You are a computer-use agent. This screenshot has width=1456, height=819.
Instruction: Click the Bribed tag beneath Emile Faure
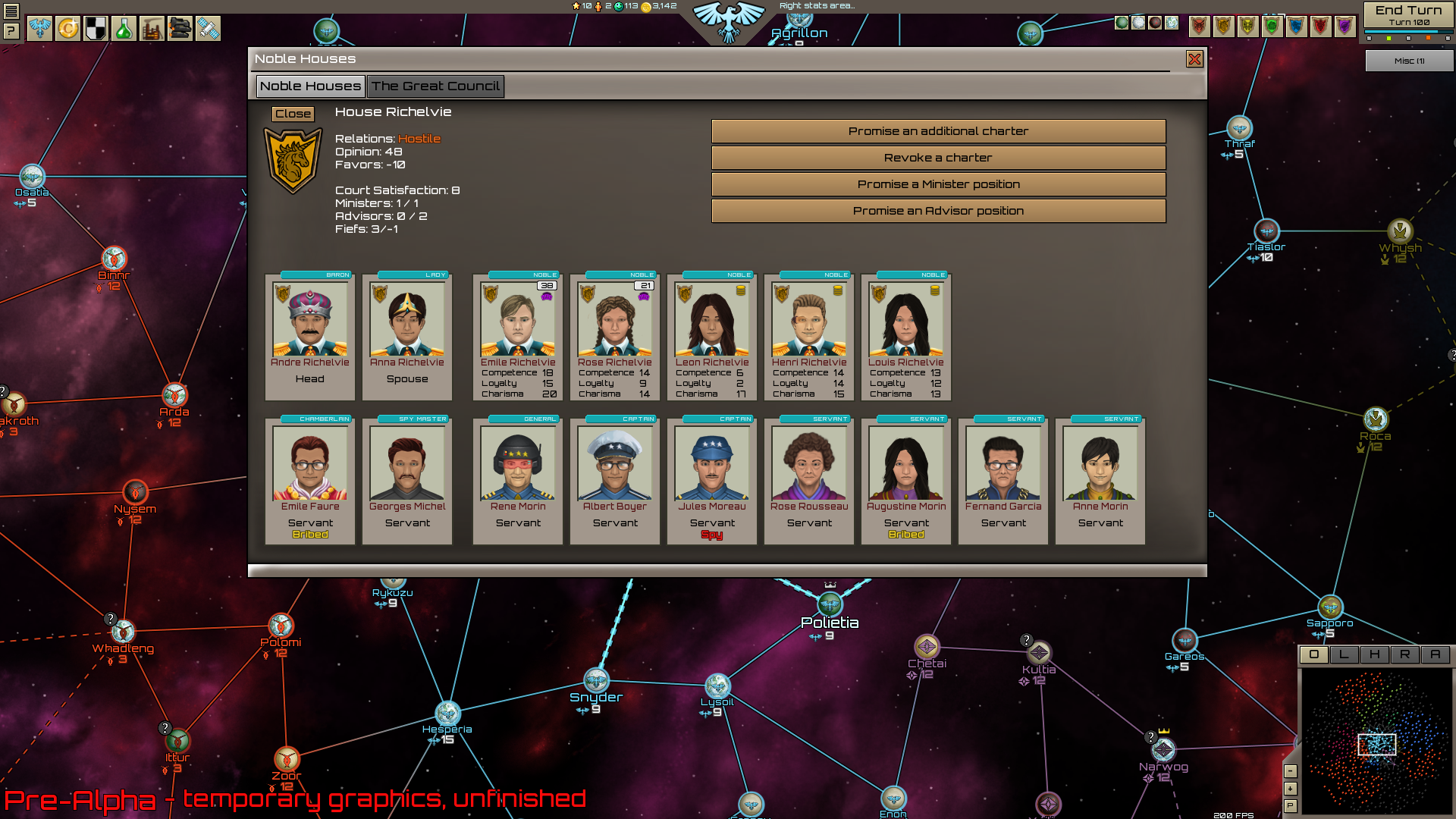tap(309, 534)
